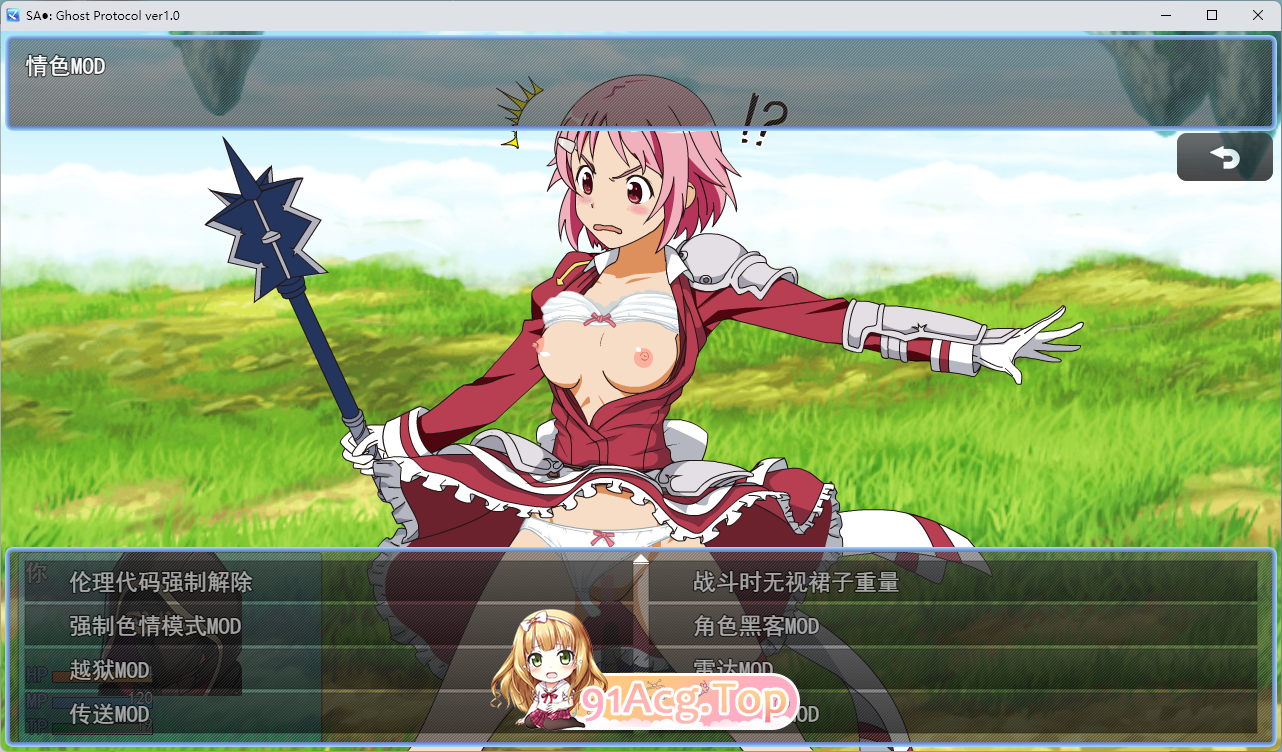Minimize the Ghost Protocol game window
Viewport: 1282px width, 752px height.
pyautogui.click(x=1166, y=15)
